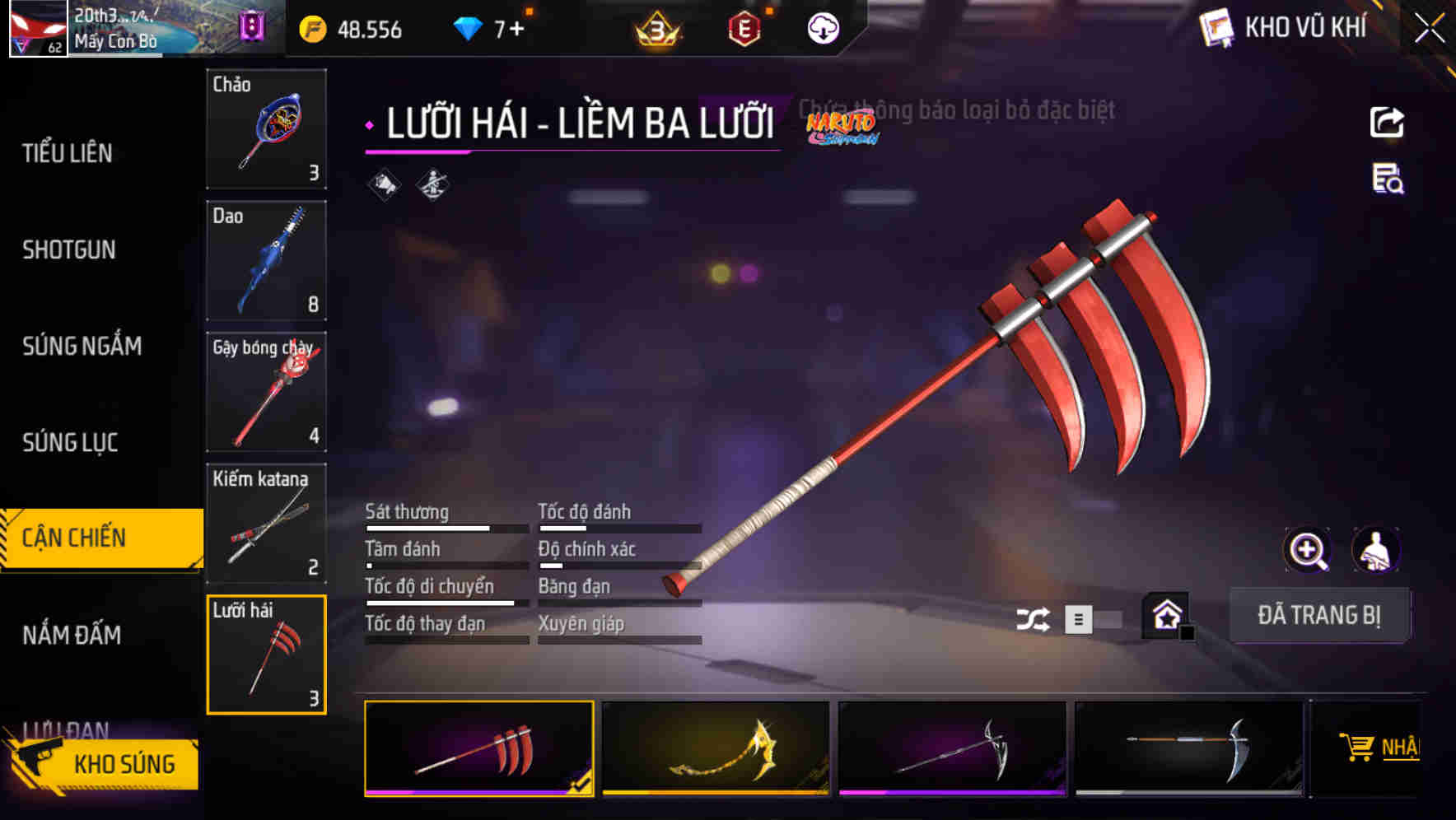Open the magnifier zoom preview icon

1306,550
